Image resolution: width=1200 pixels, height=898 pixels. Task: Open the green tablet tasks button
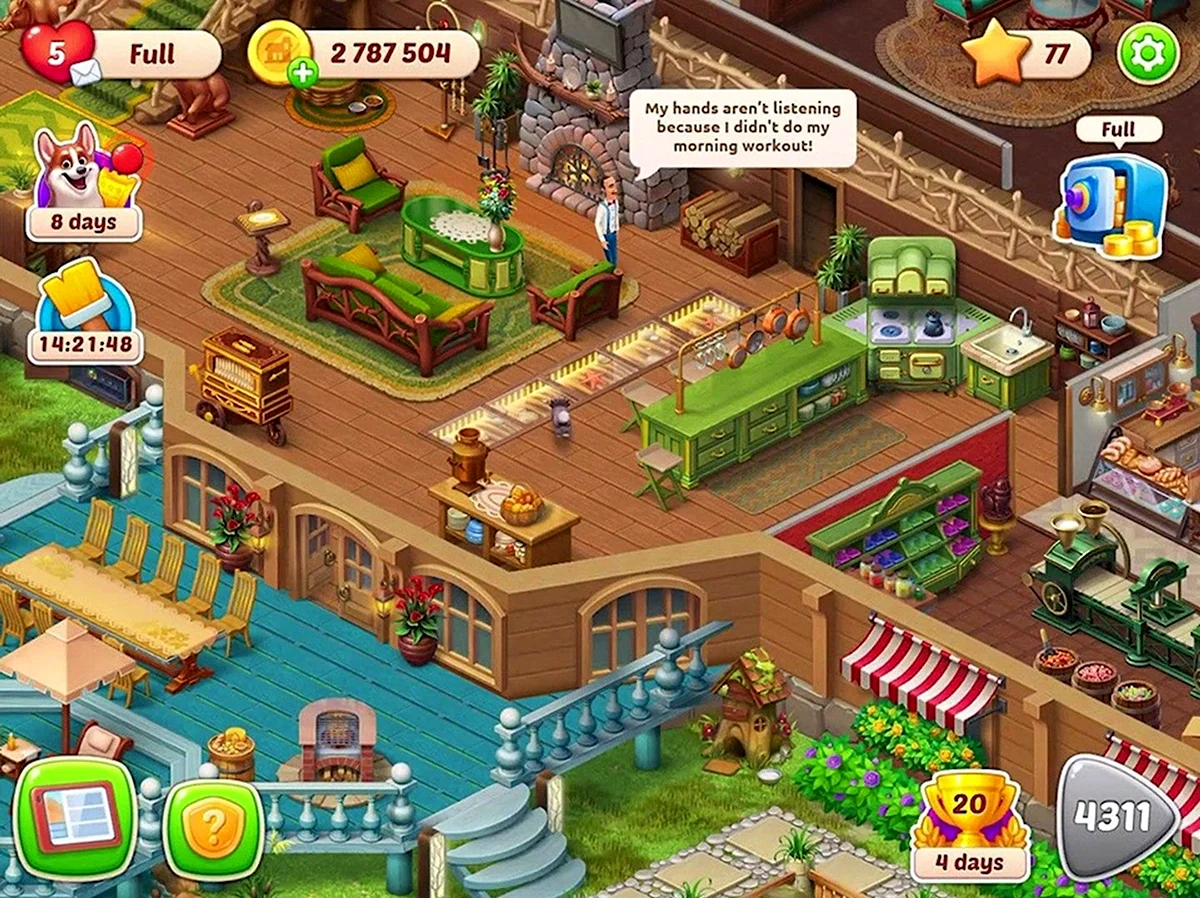76,816
